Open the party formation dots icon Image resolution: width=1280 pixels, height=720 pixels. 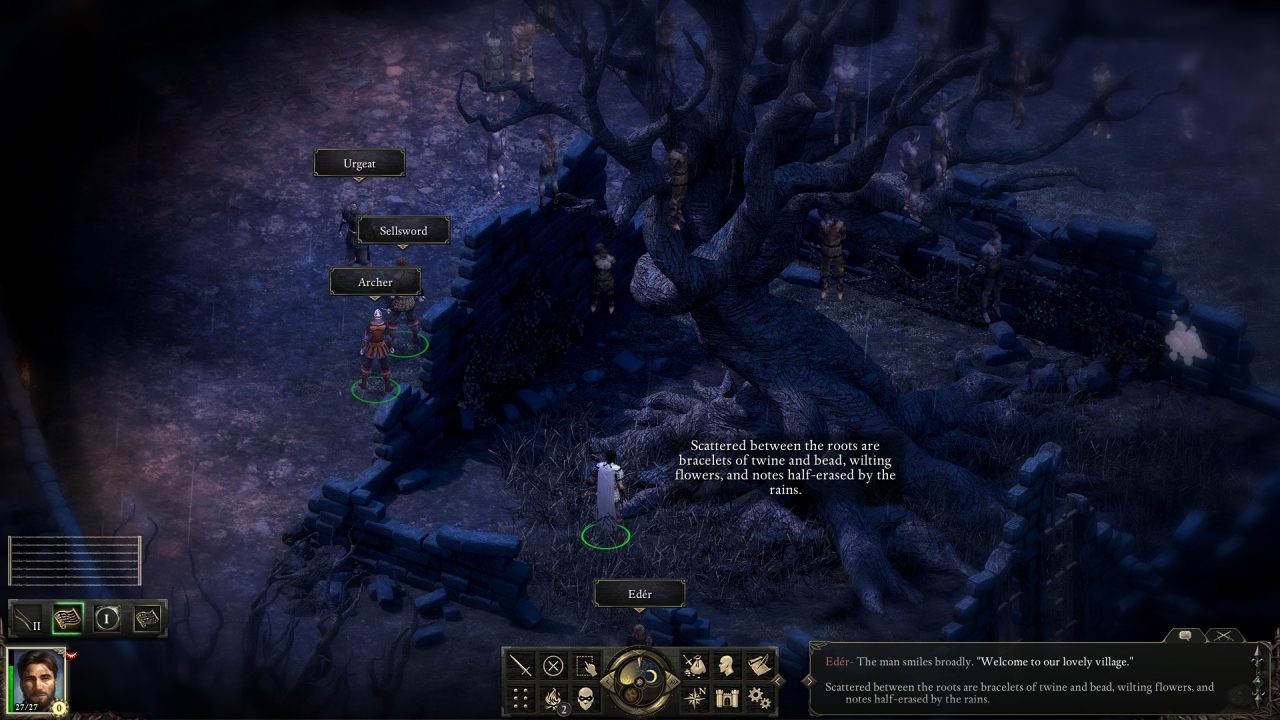coord(521,696)
